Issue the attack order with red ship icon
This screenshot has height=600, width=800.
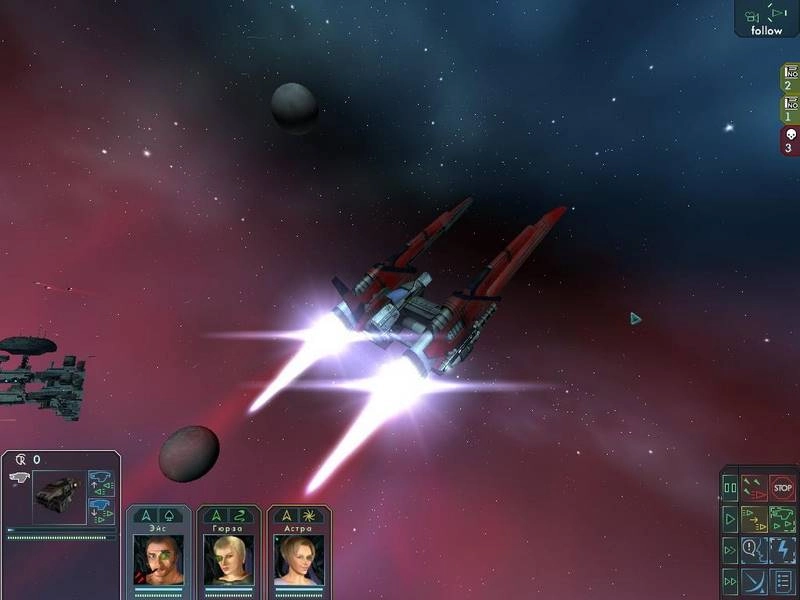click(x=755, y=489)
